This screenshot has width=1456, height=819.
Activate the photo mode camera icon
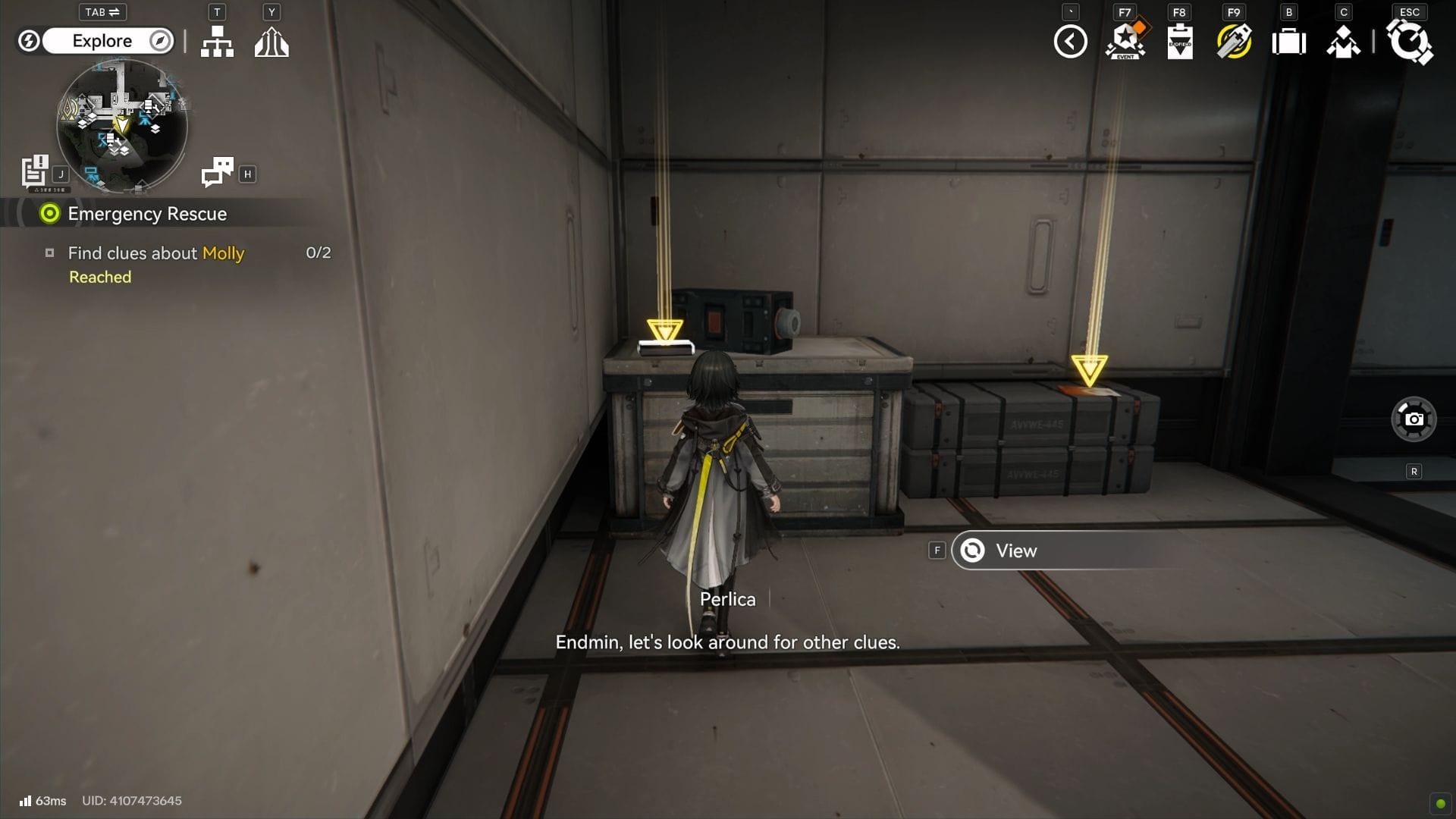tap(1414, 419)
